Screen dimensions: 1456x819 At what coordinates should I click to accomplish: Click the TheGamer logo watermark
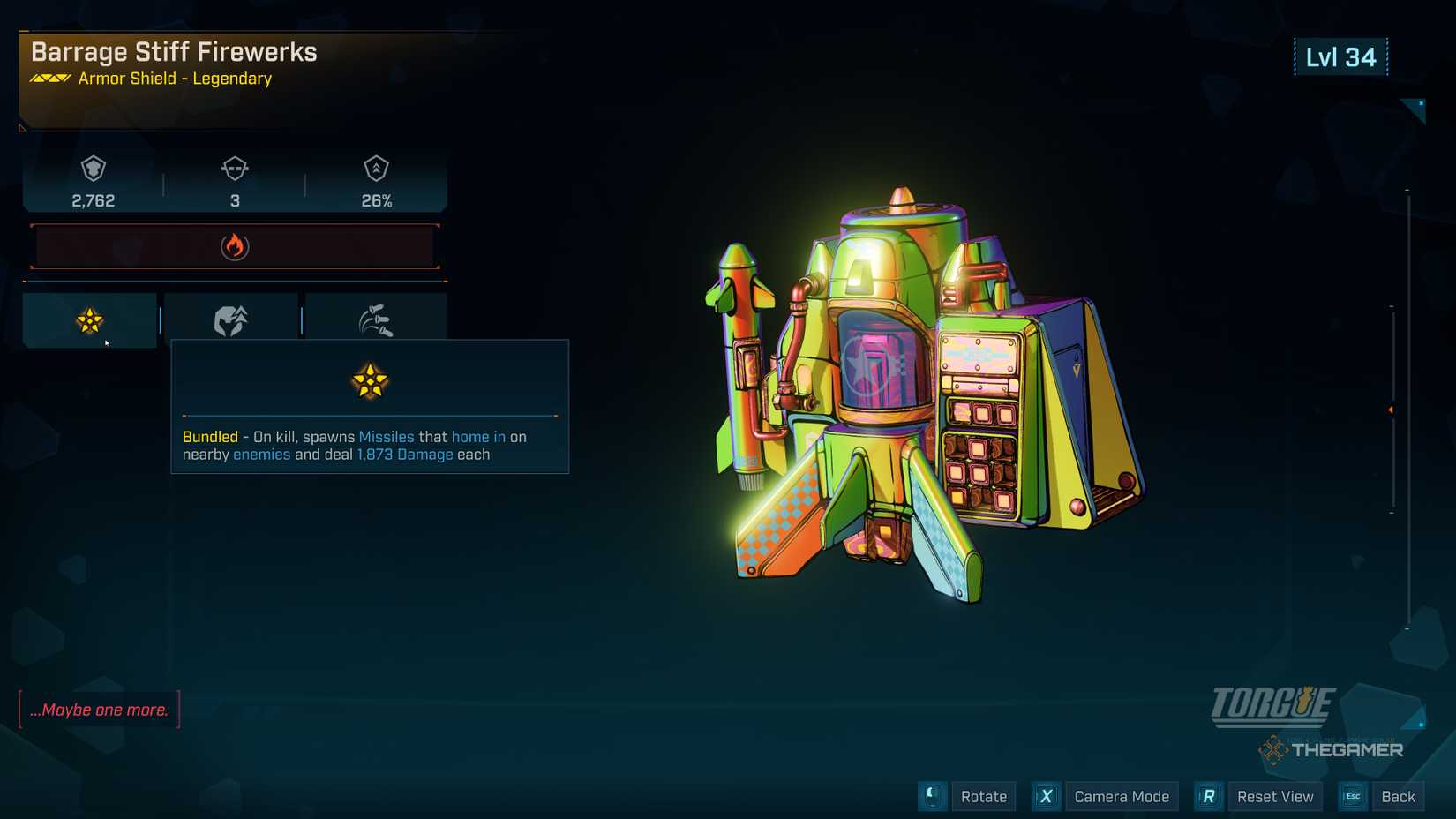[1332, 750]
